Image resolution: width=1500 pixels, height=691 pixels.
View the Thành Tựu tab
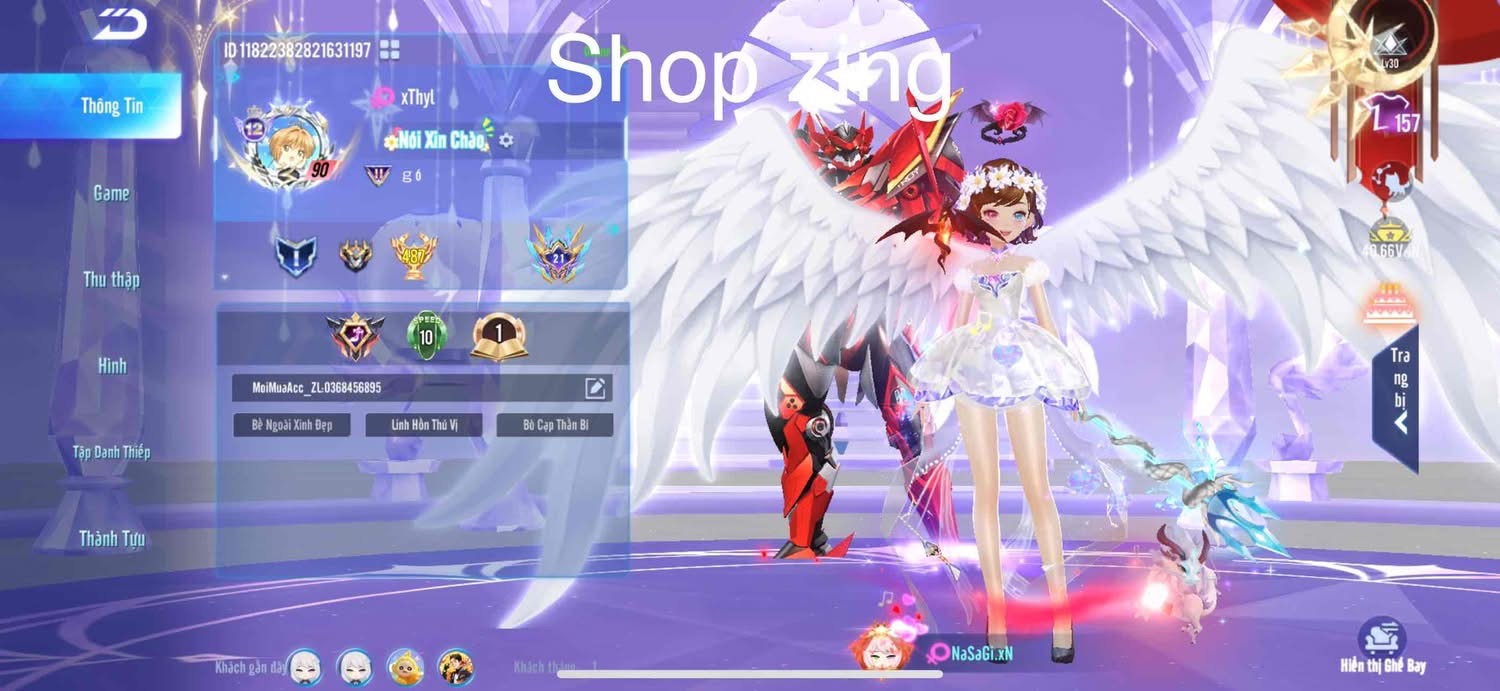(112, 539)
